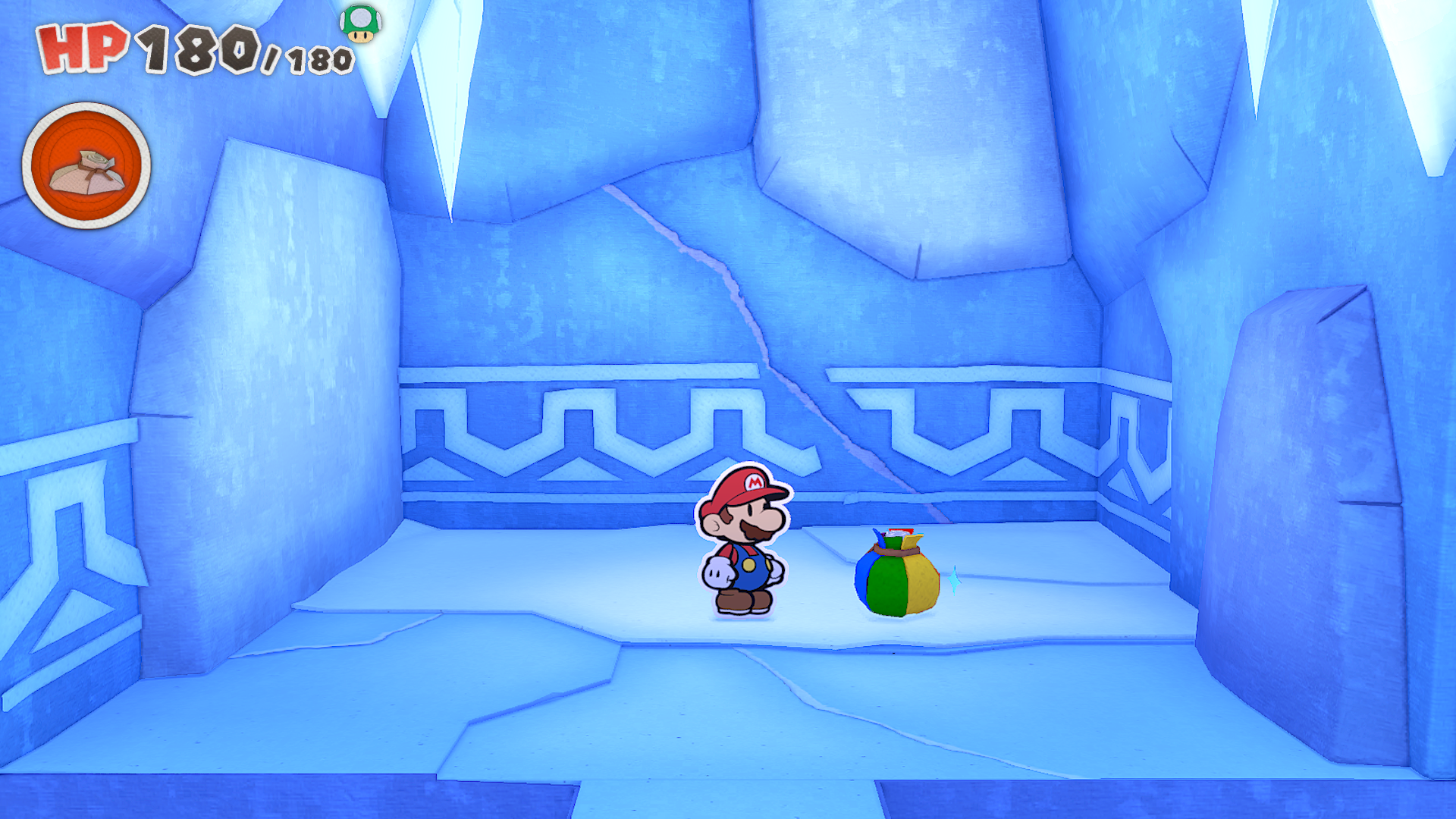The image size is (1456, 819).
Task: Click the green 1-Up mushroom icon
Action: click(x=360, y=24)
